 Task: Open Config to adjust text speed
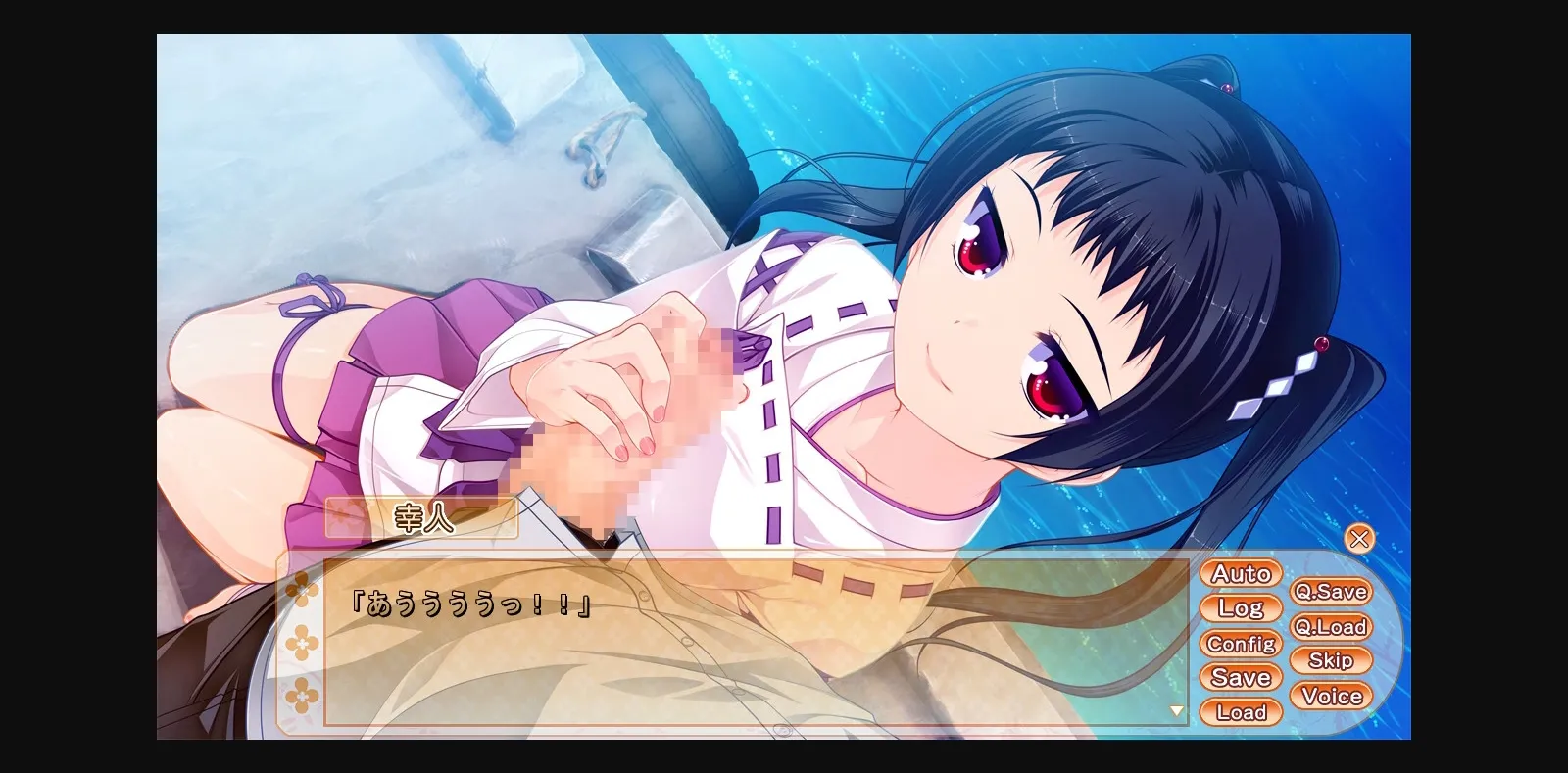tap(1242, 644)
